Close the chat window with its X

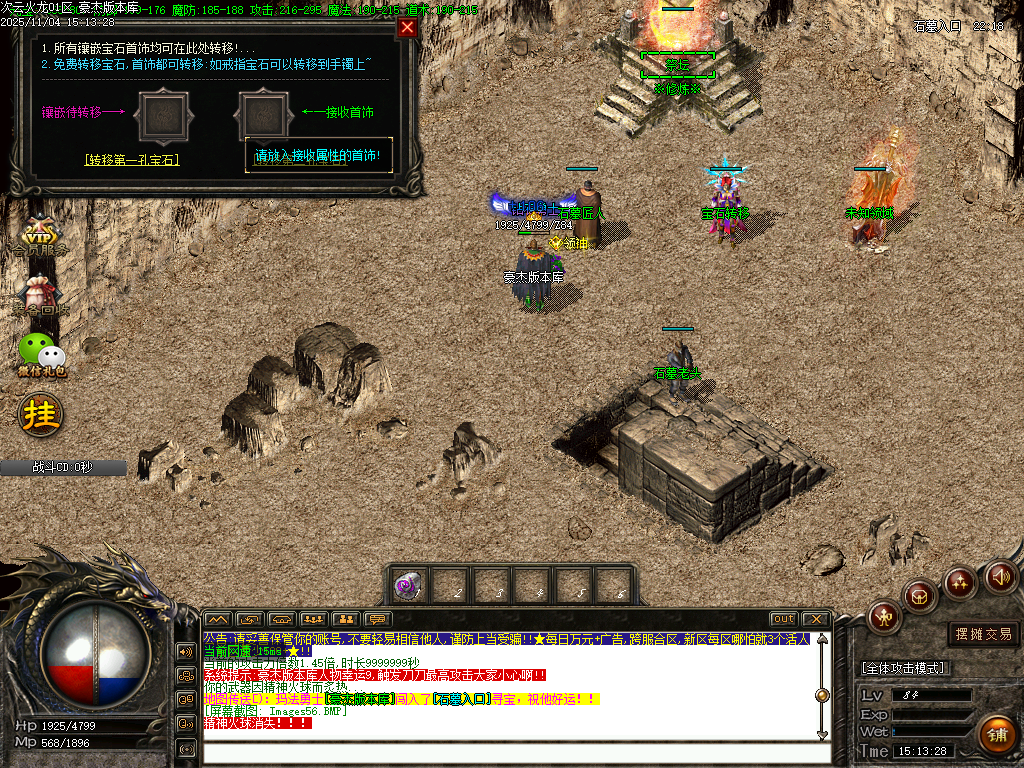(816, 619)
